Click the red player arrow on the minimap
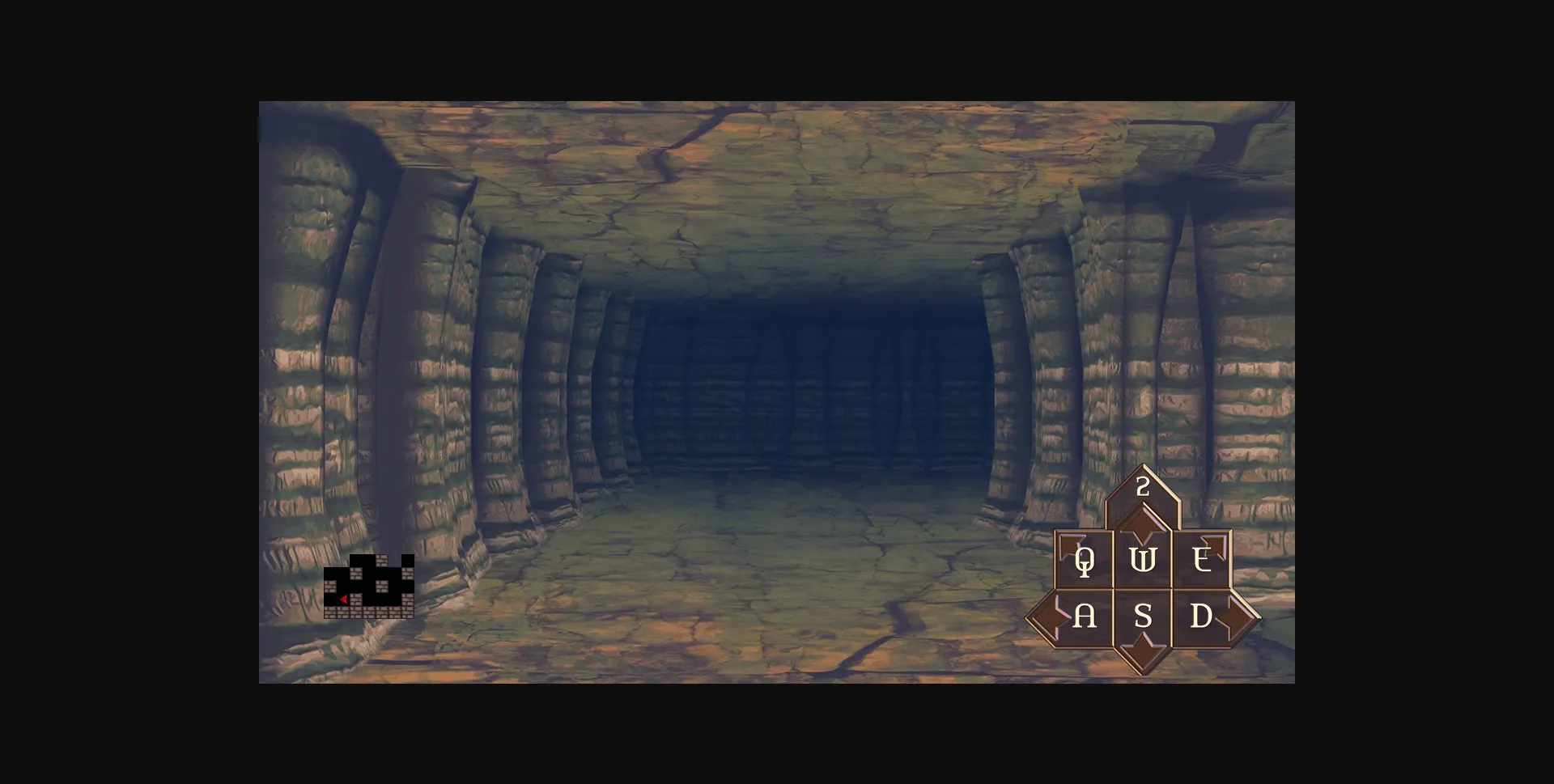 click(344, 600)
